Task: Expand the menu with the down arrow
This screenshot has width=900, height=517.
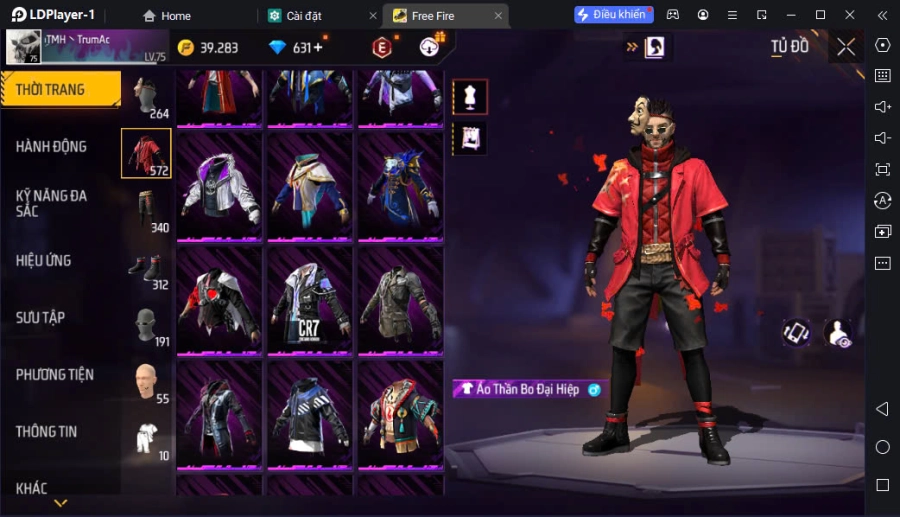Action: (60, 503)
